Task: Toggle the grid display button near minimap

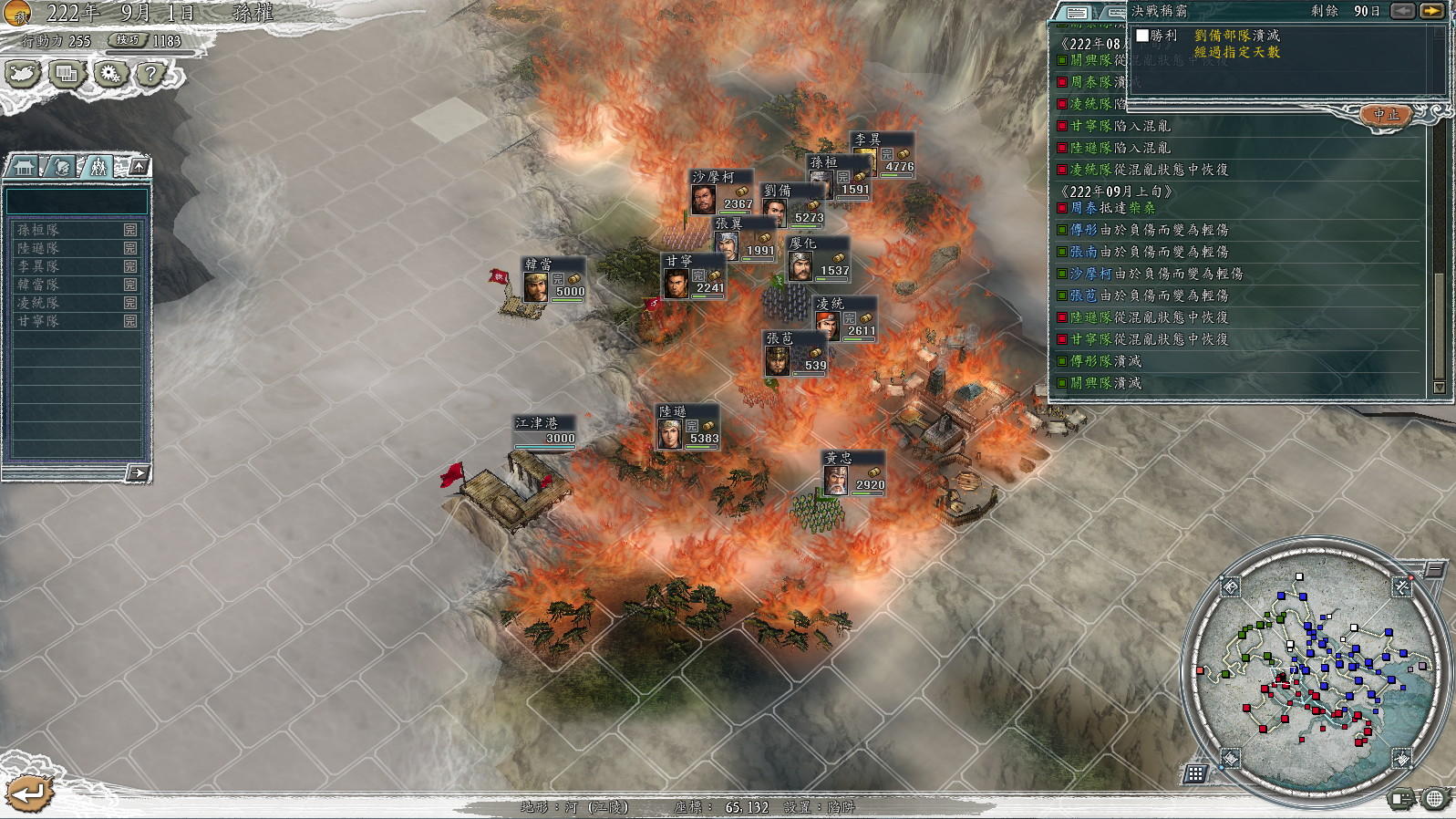Action: [1195, 774]
